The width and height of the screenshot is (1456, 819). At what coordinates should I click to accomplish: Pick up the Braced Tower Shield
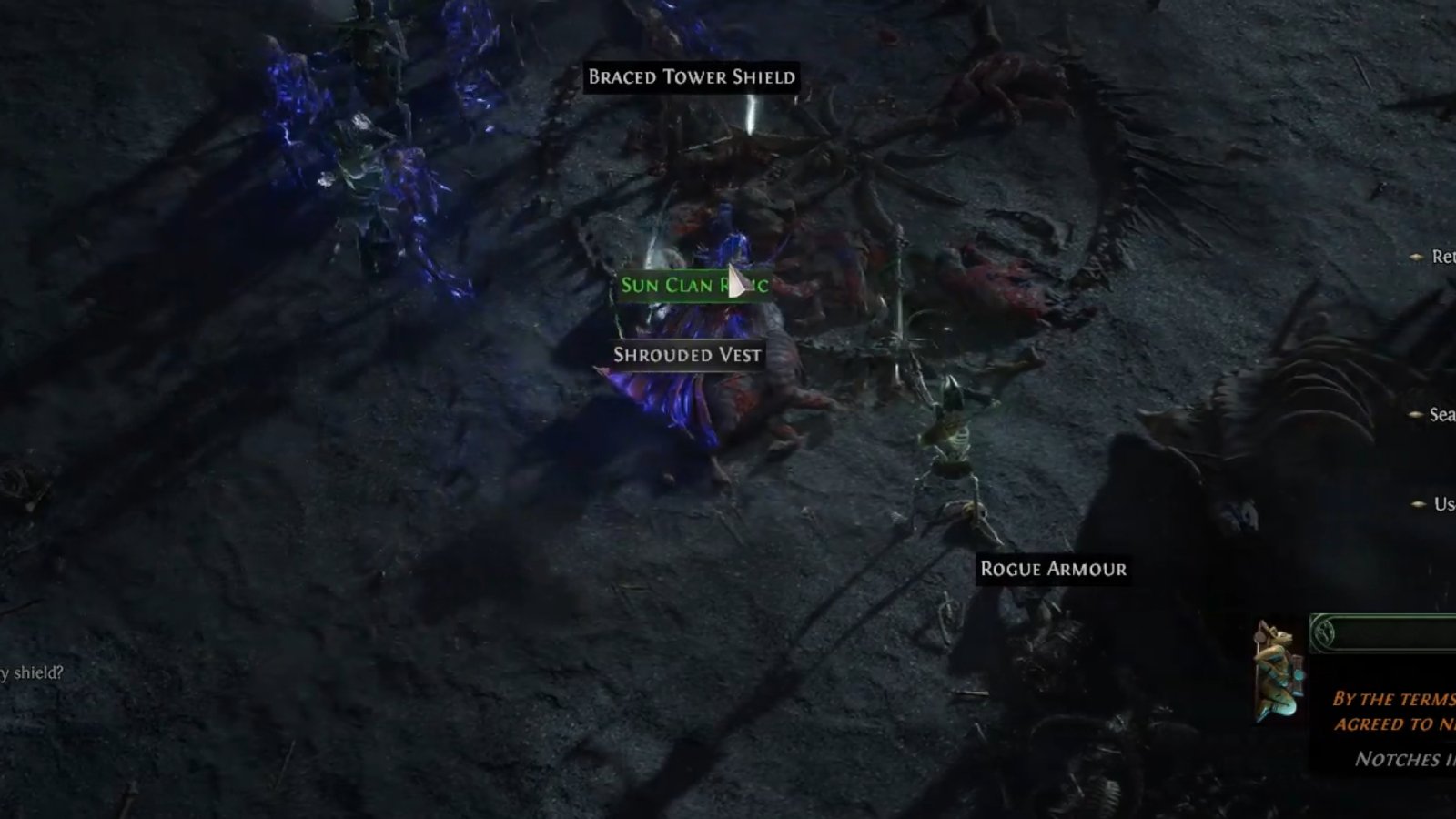tap(693, 77)
